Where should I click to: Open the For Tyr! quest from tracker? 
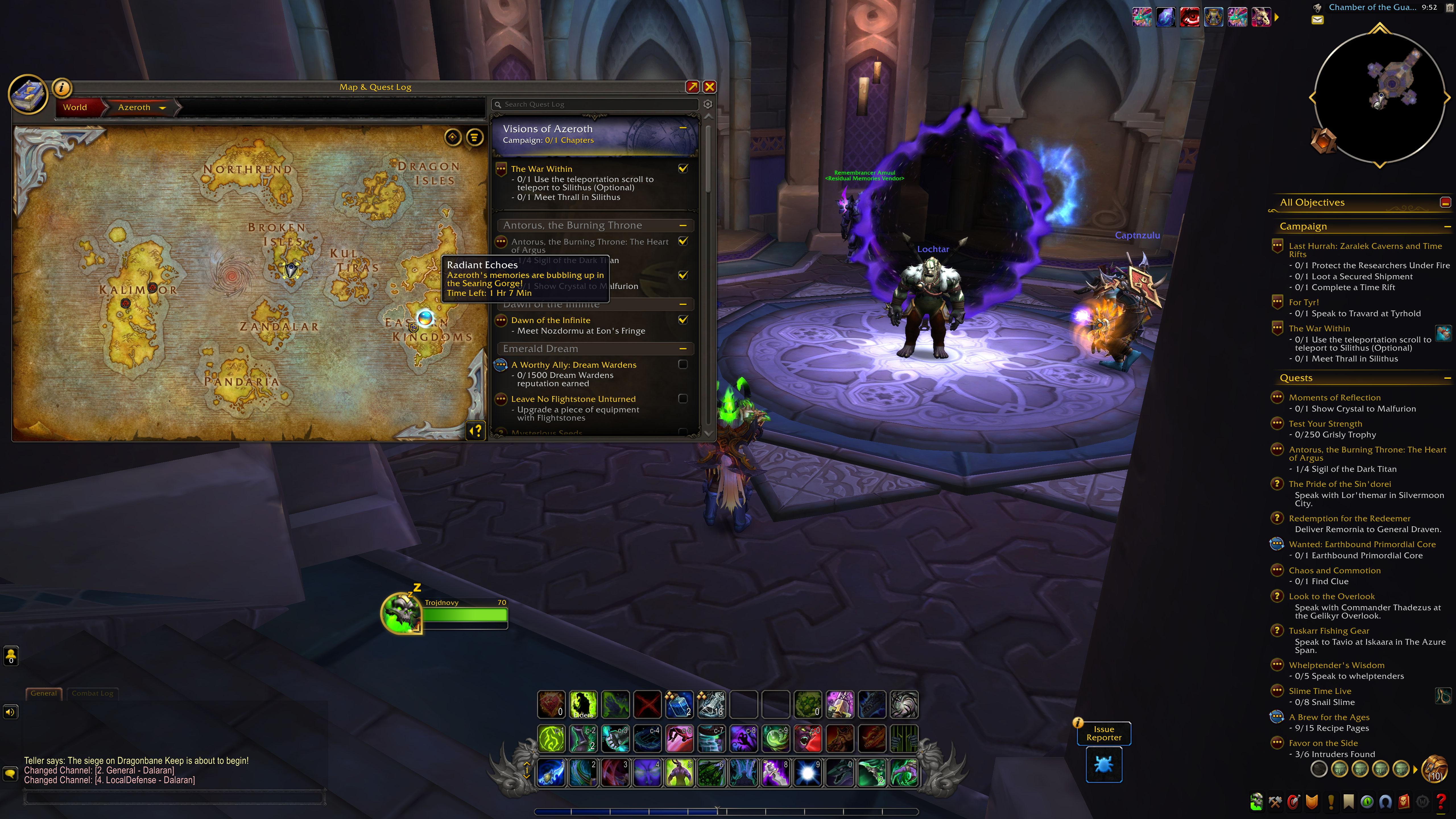(x=1303, y=302)
